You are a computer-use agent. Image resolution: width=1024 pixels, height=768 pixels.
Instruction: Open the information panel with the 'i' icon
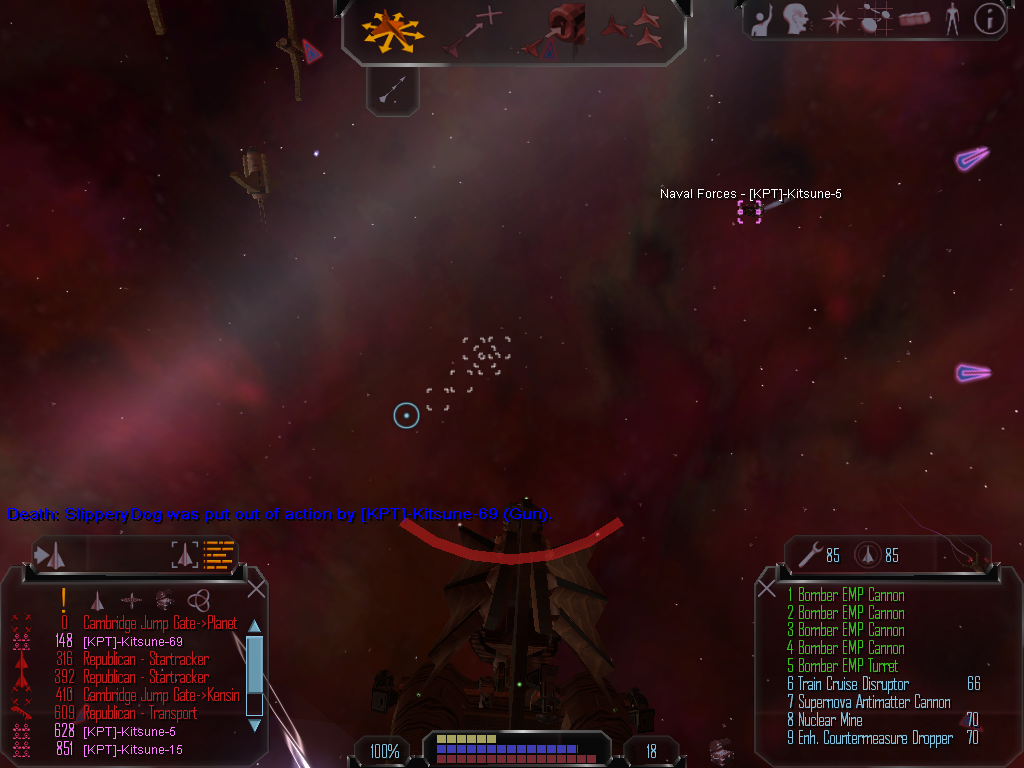(x=989, y=19)
